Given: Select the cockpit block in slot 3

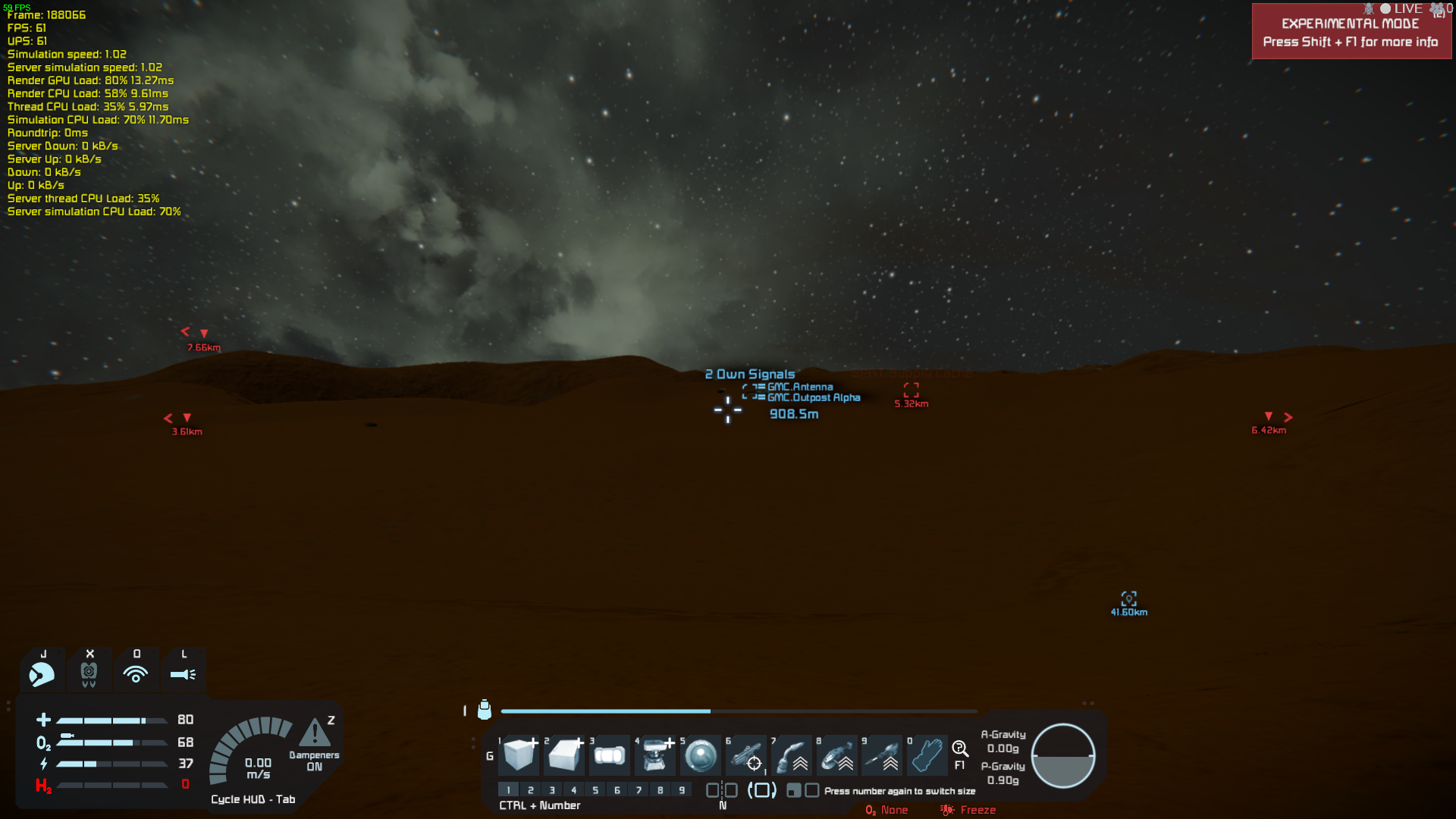Looking at the screenshot, I should point(610,755).
